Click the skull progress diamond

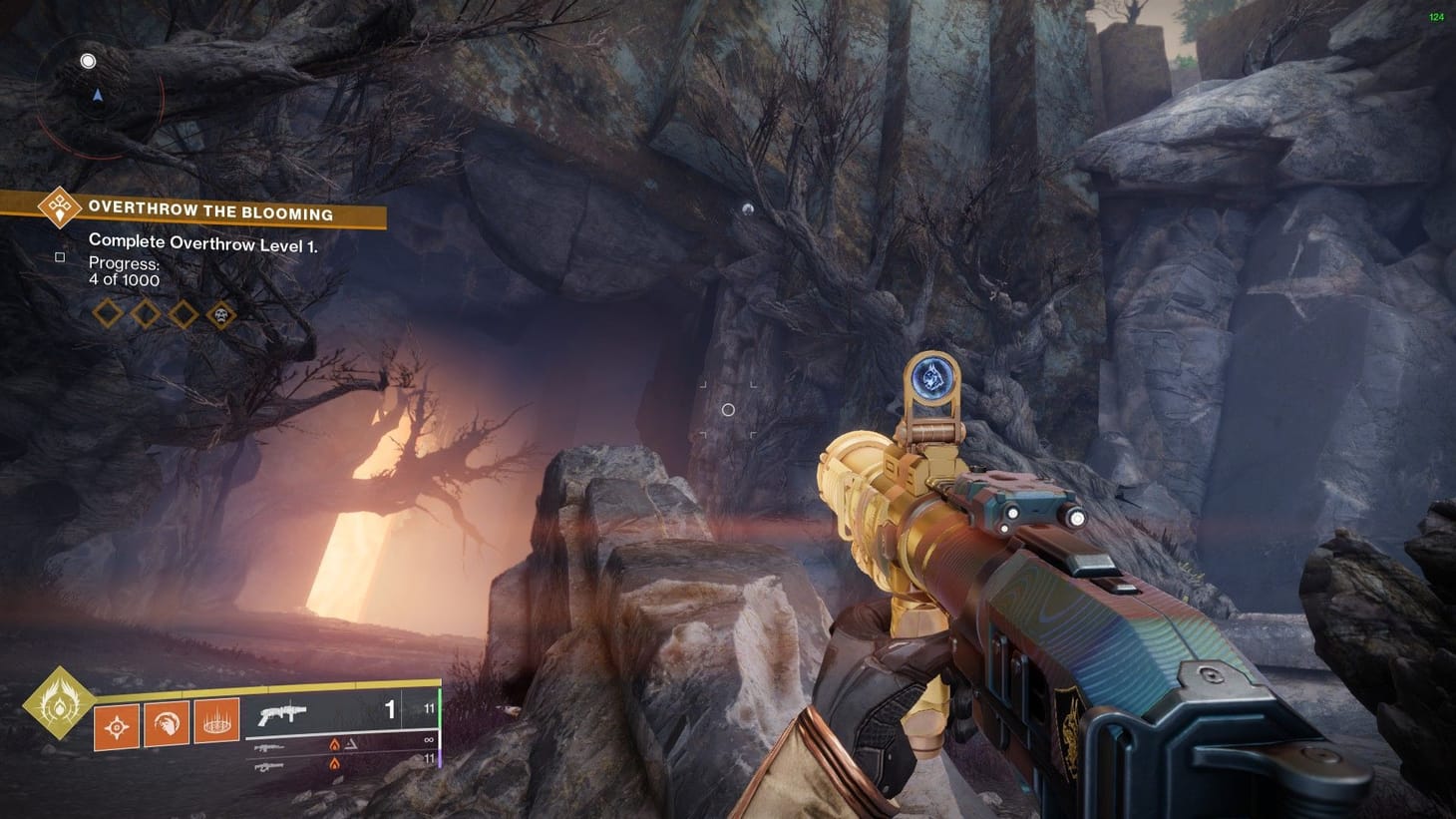point(221,315)
